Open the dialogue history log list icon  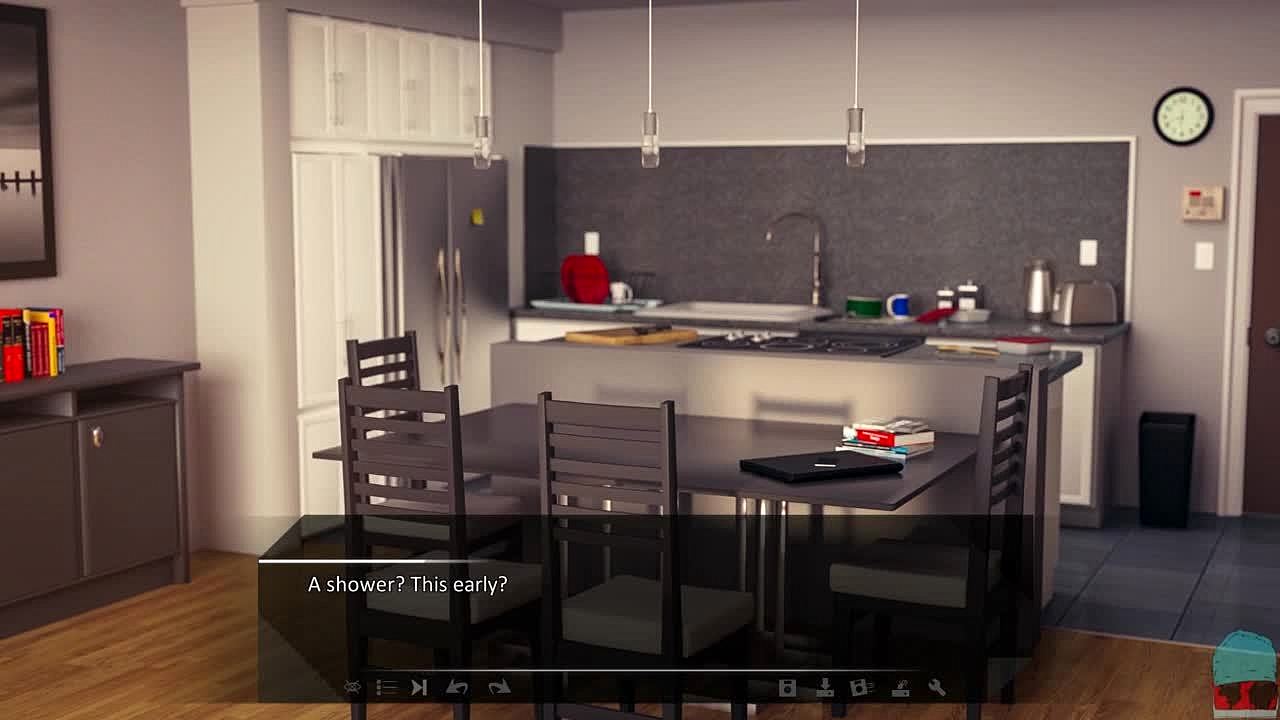[x=386, y=688]
